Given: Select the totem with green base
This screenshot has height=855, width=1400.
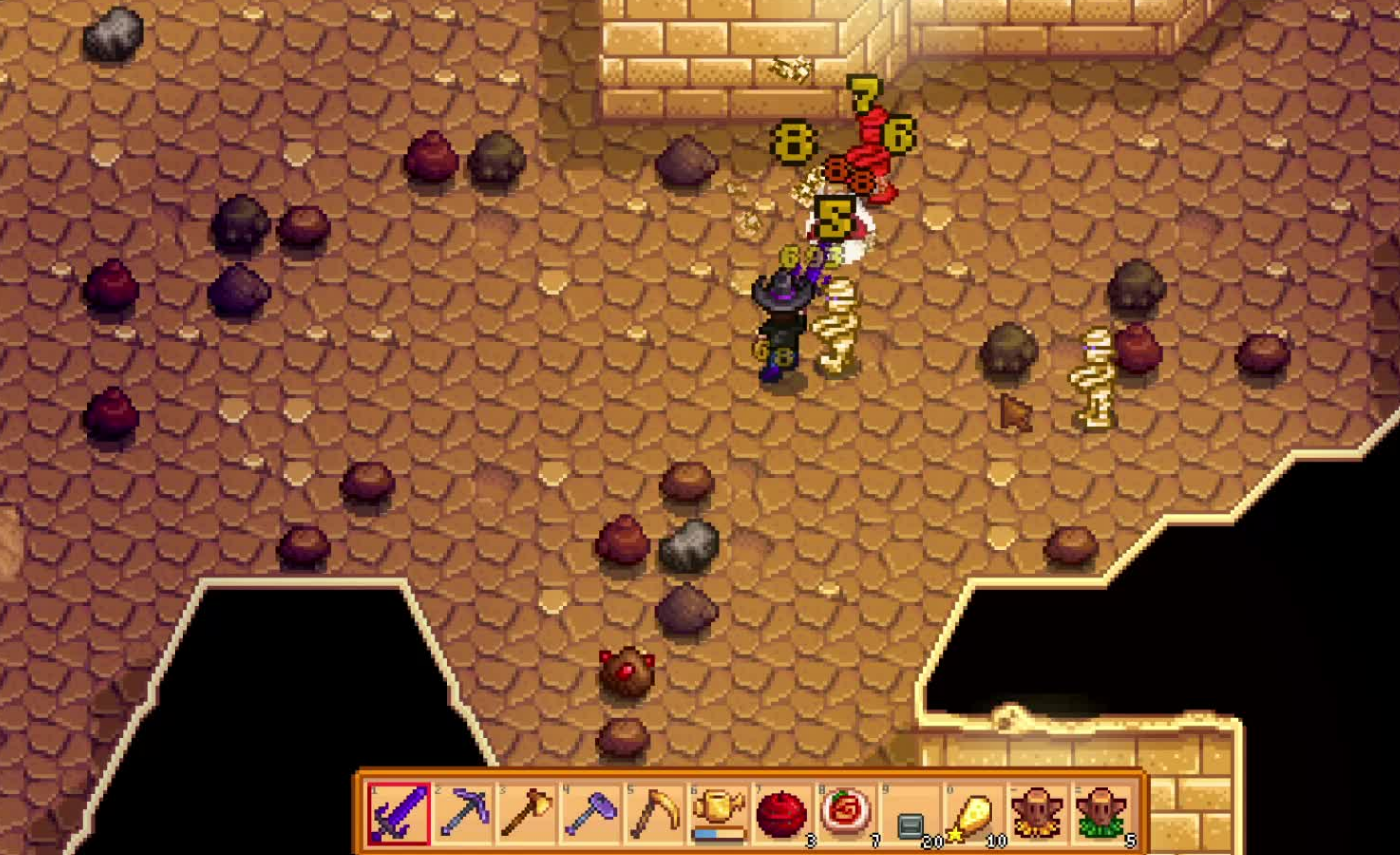Looking at the screenshot, I should [x=1102, y=812].
